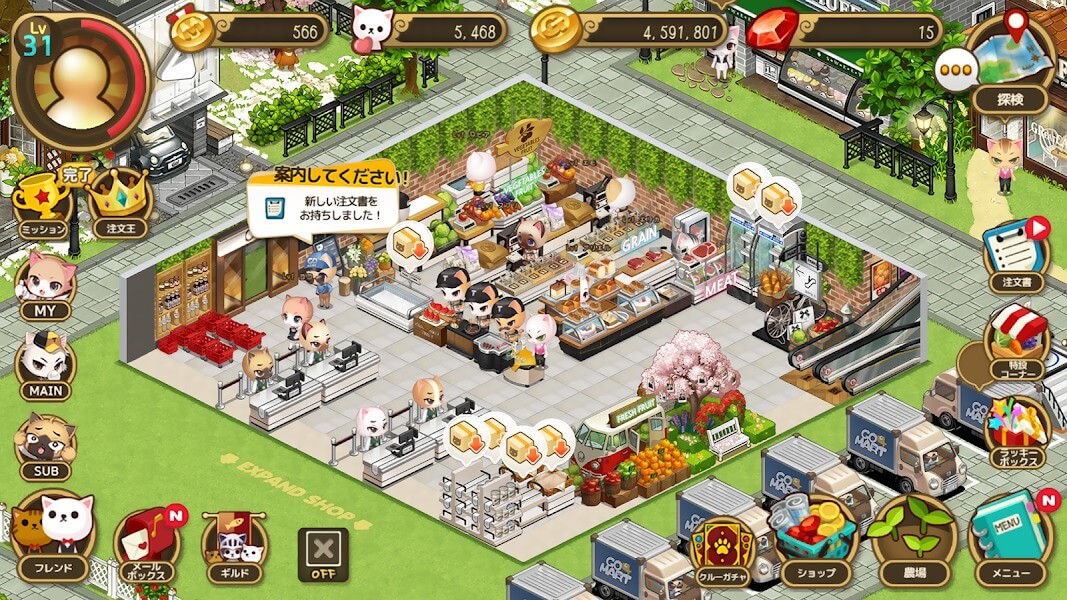The height and width of the screenshot is (600, 1067).
Task: Open the 特別コーナー special corner
Action: (1016, 343)
